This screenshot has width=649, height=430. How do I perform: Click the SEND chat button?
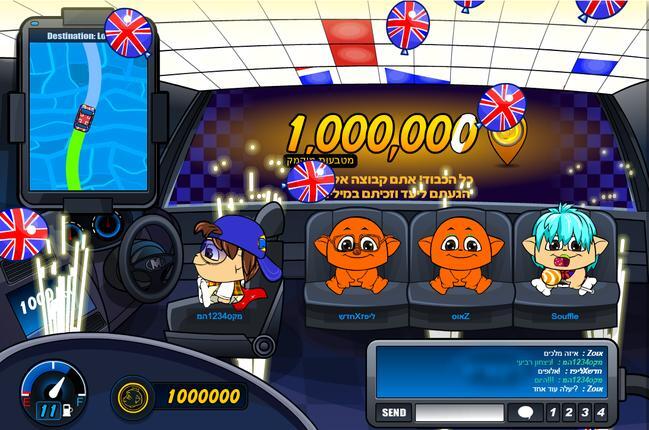(394, 412)
